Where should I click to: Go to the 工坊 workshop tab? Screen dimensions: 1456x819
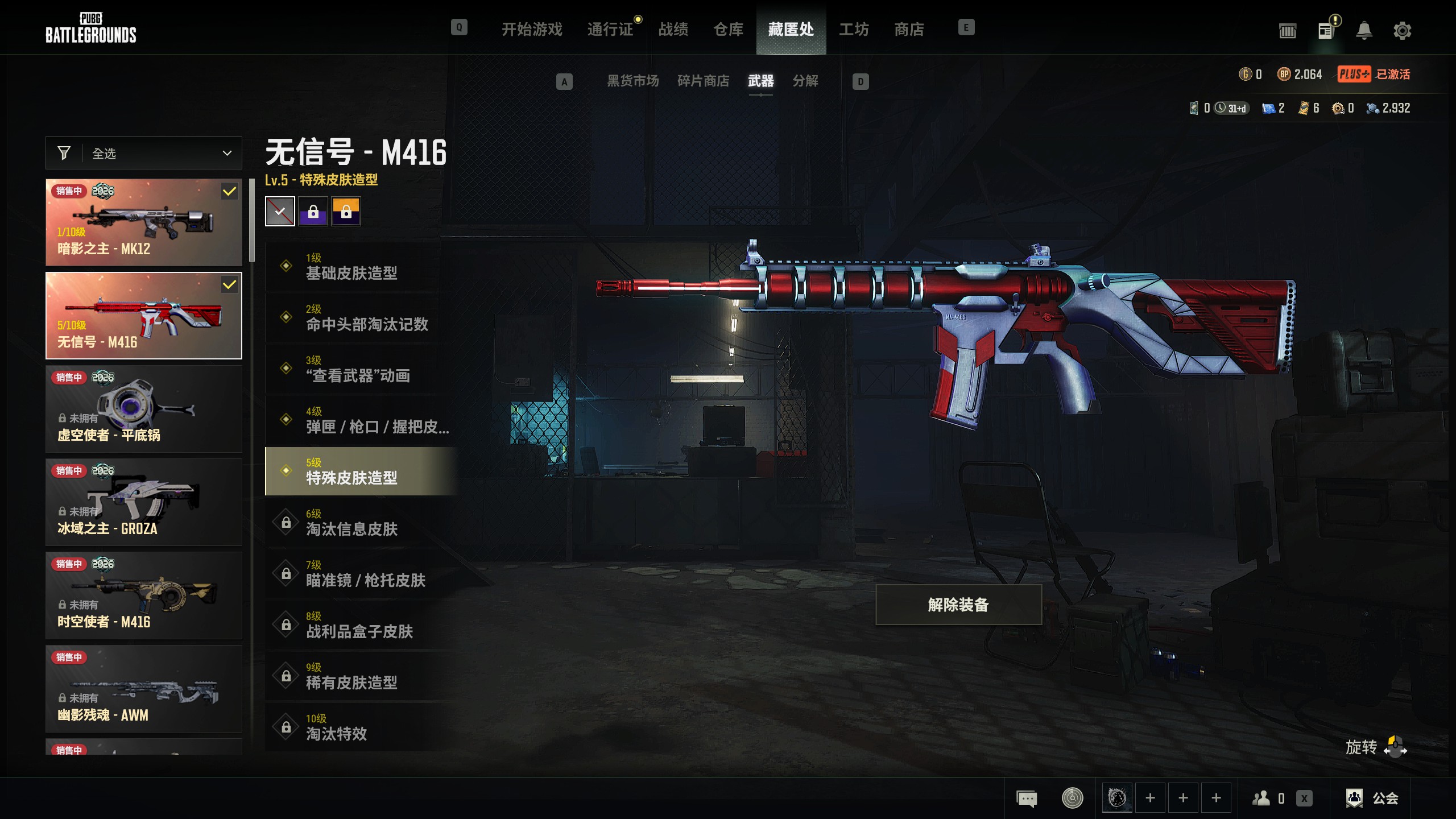[x=853, y=29]
